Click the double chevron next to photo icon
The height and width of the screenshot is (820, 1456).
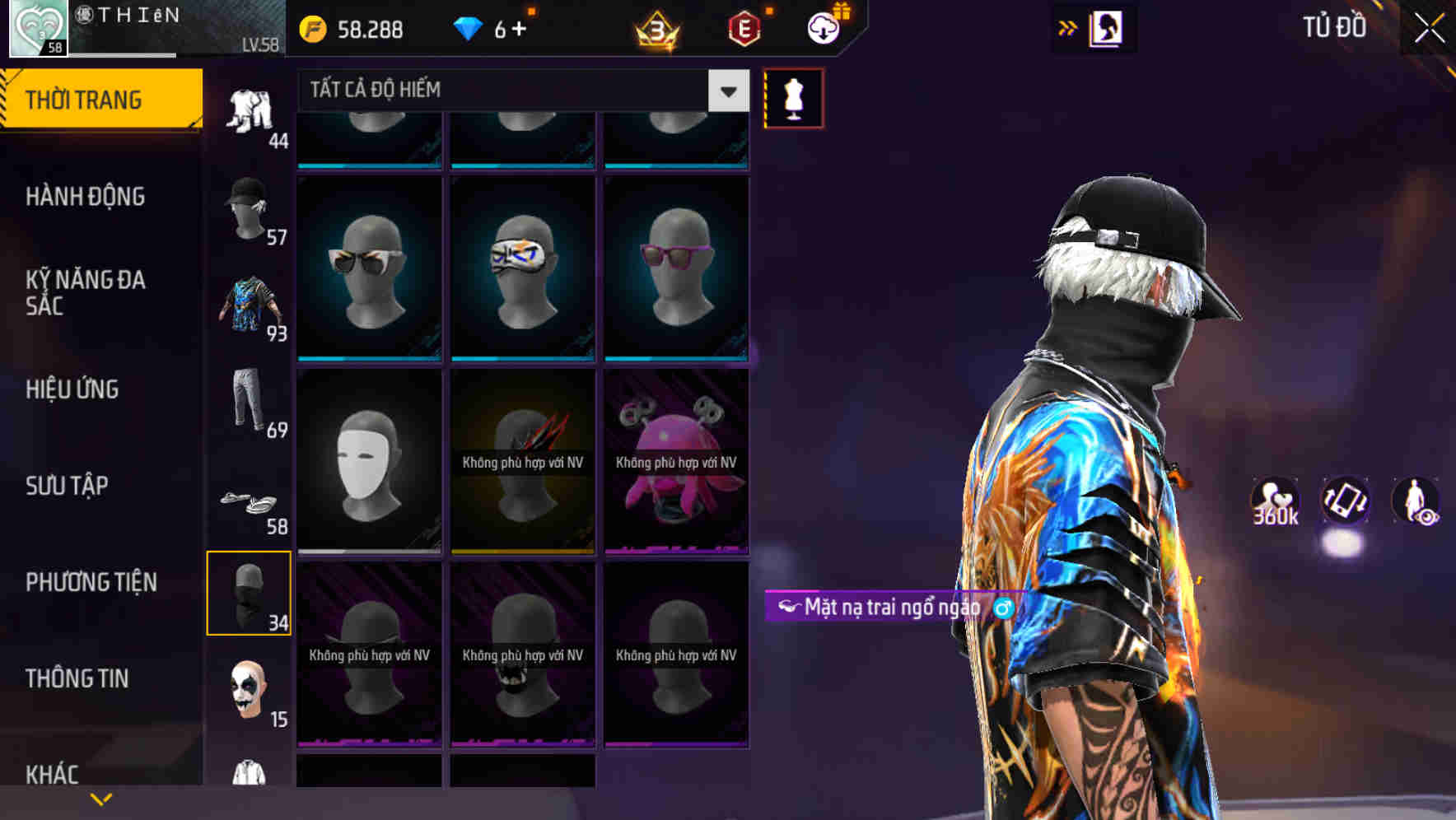[1068, 27]
